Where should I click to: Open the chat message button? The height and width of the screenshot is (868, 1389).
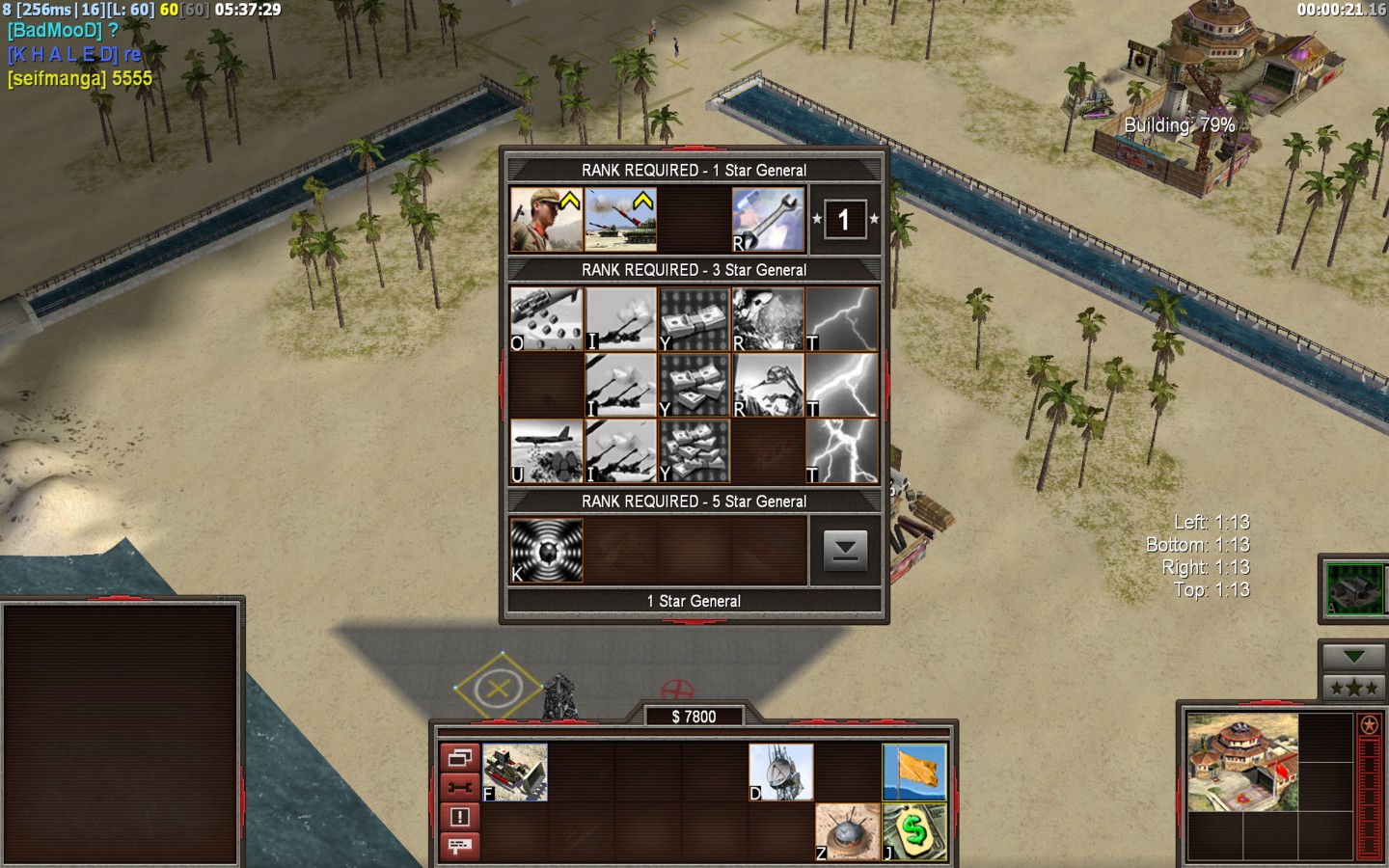pos(460,846)
